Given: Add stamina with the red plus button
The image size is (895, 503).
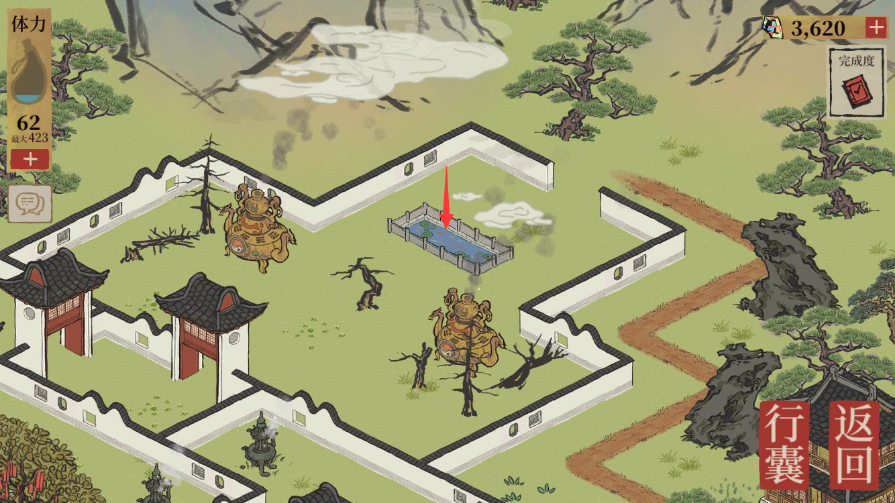Looking at the screenshot, I should (30, 159).
